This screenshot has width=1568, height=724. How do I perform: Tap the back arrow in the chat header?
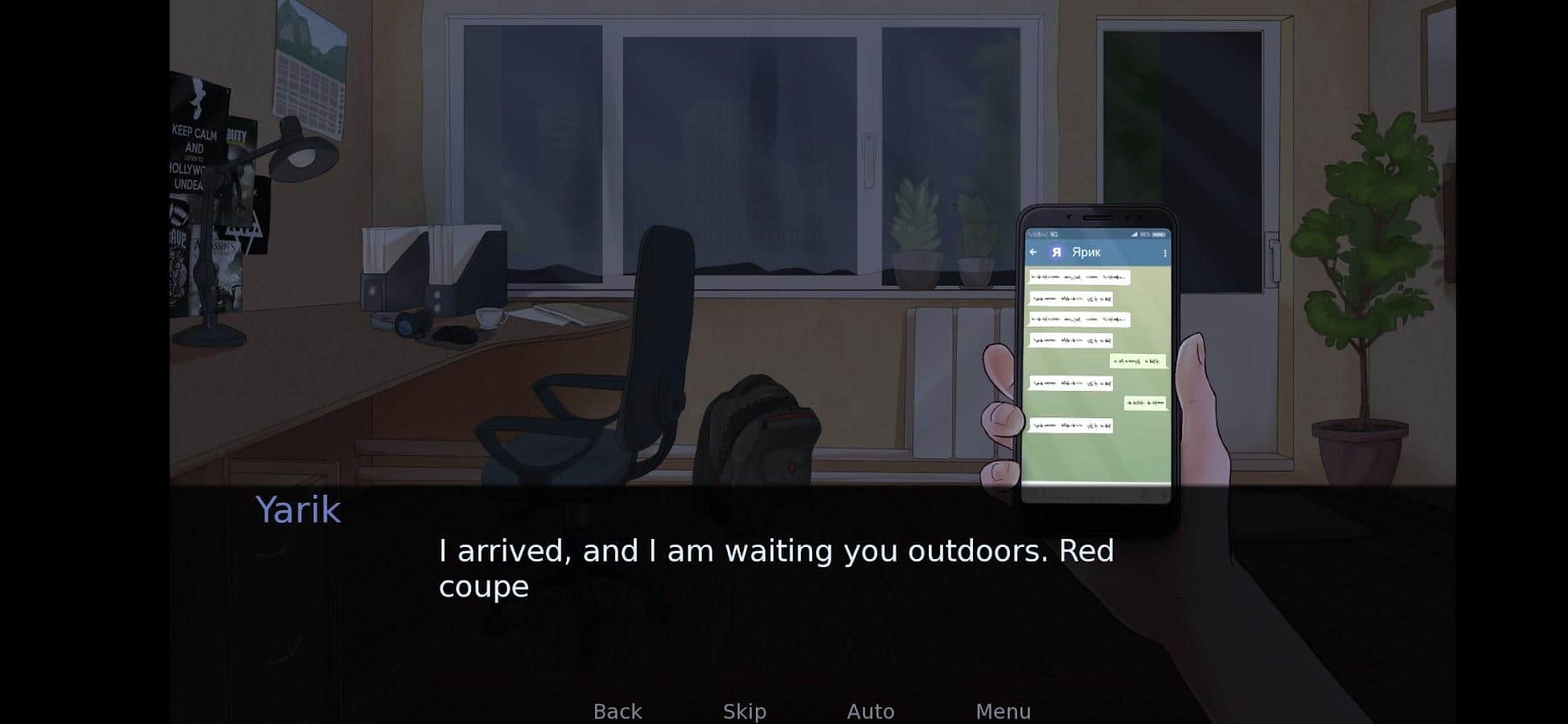(x=1033, y=252)
